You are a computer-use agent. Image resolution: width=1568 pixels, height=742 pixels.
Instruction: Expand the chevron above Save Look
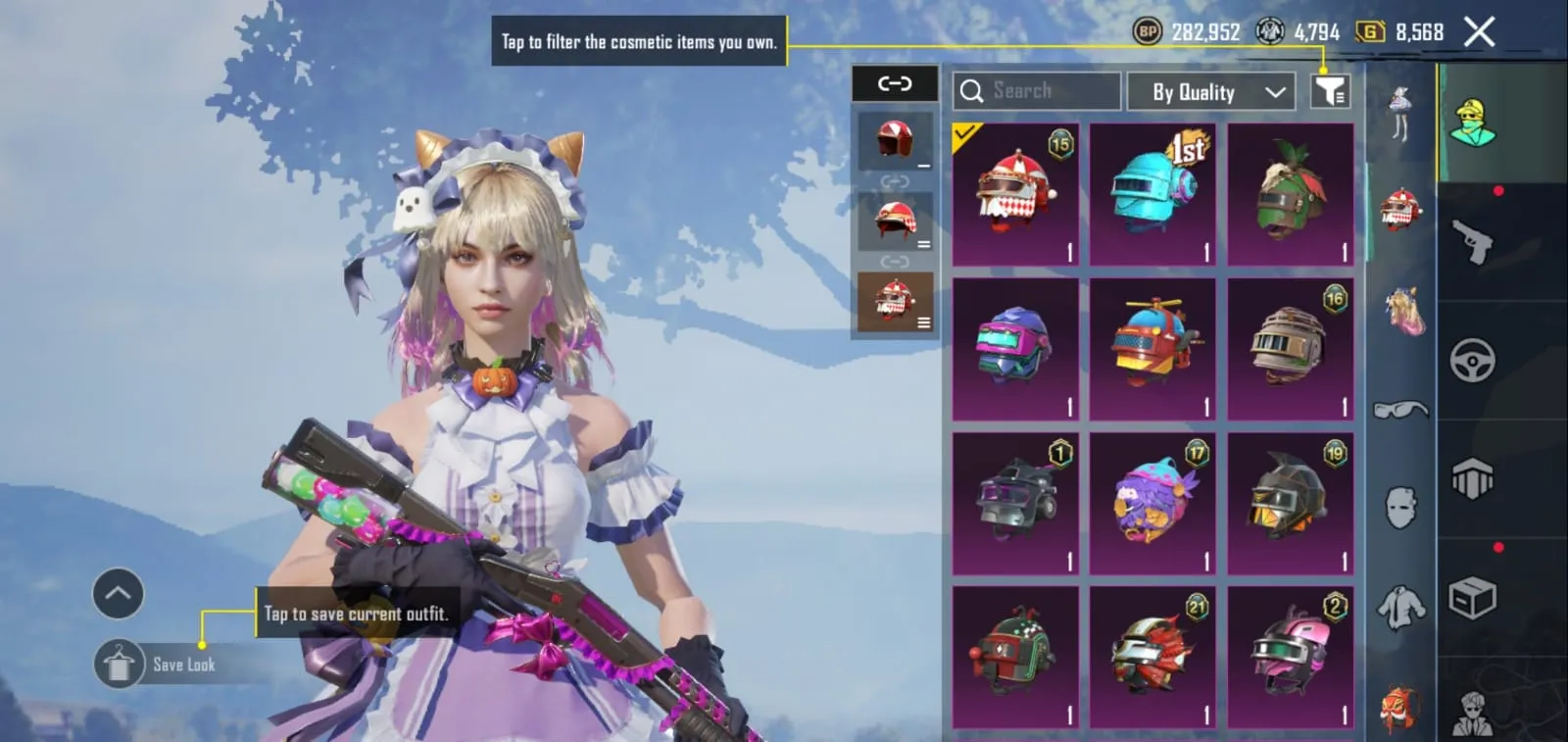(x=118, y=593)
